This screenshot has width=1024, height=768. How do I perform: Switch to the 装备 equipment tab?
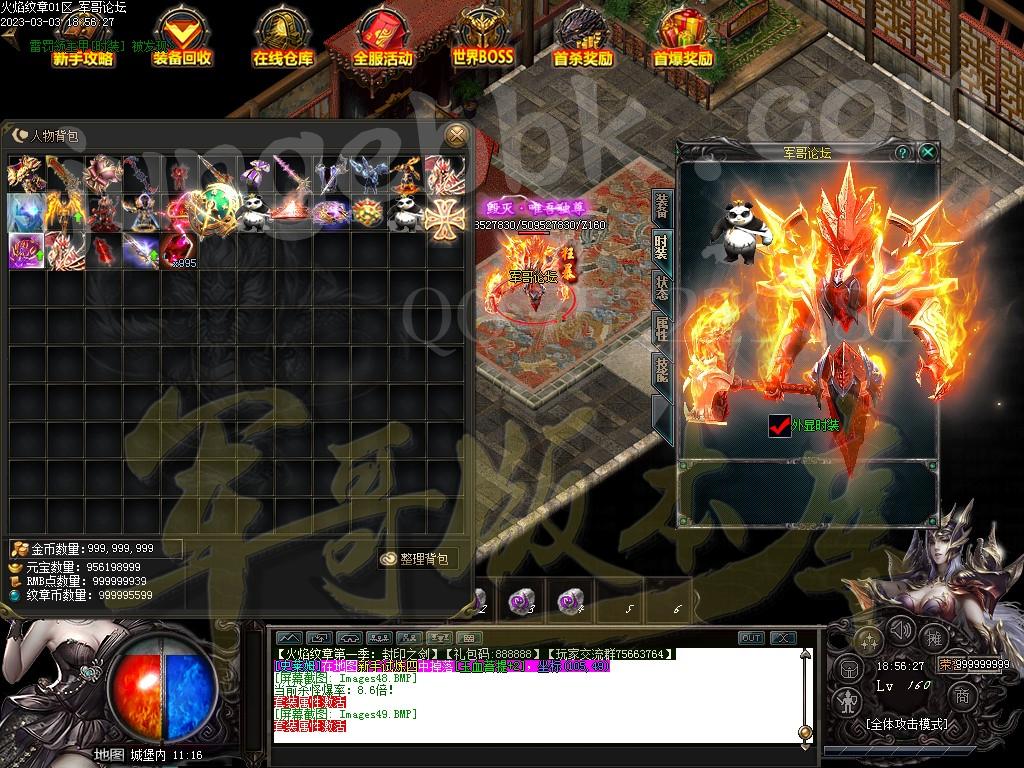coord(662,206)
